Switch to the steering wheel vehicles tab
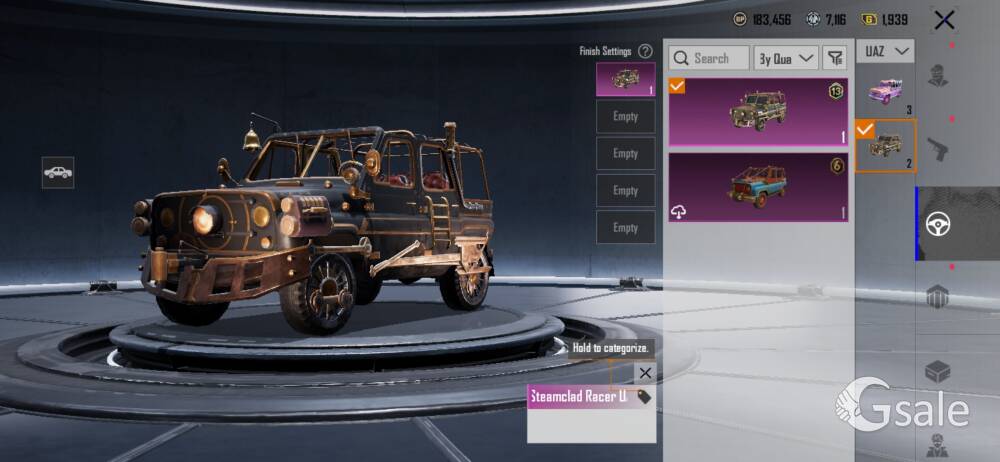Viewport: 1000px width, 462px height. (938, 223)
